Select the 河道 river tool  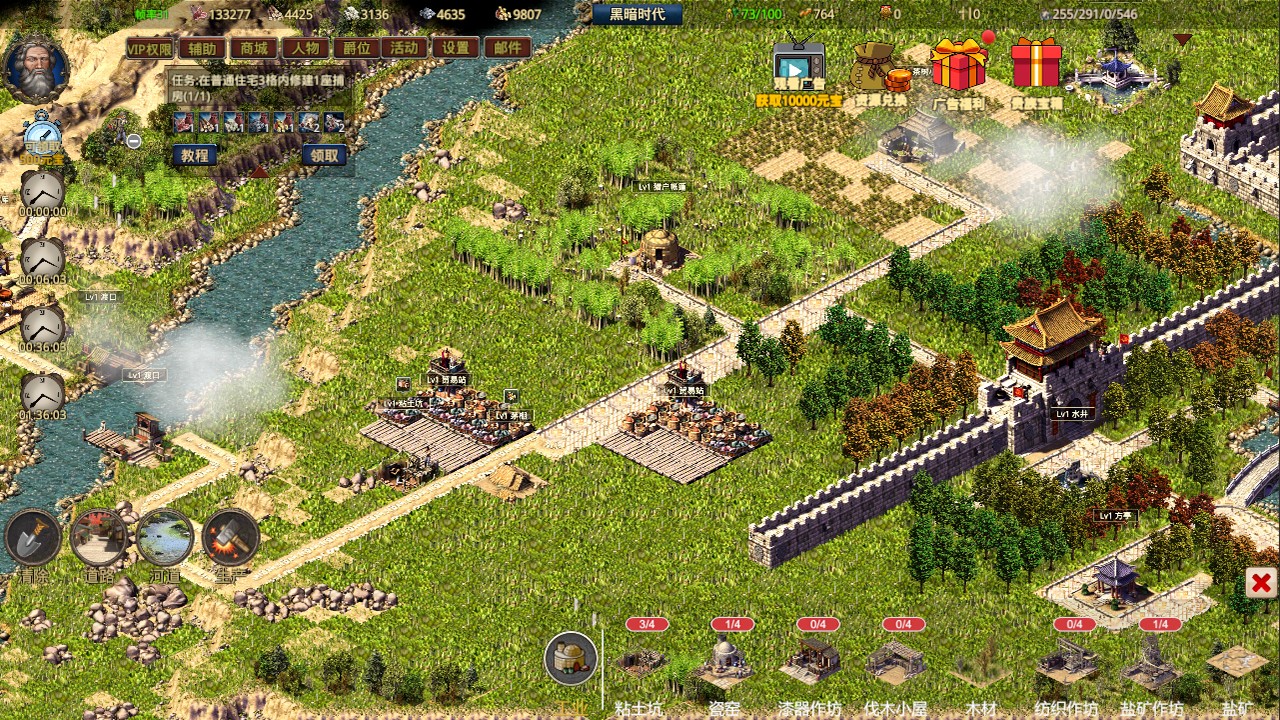165,538
